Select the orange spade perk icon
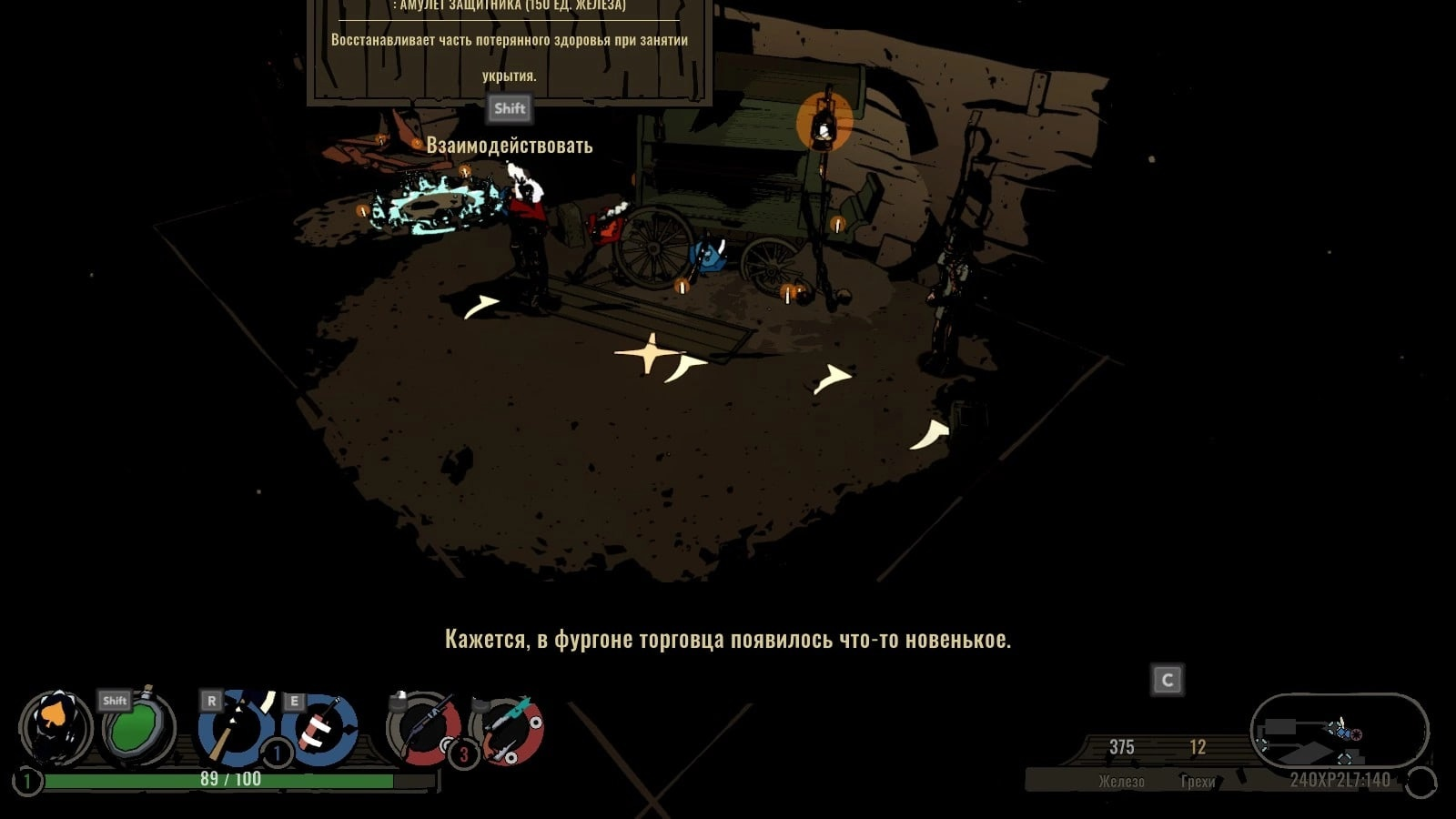This screenshot has width=1456, height=819. [55, 726]
